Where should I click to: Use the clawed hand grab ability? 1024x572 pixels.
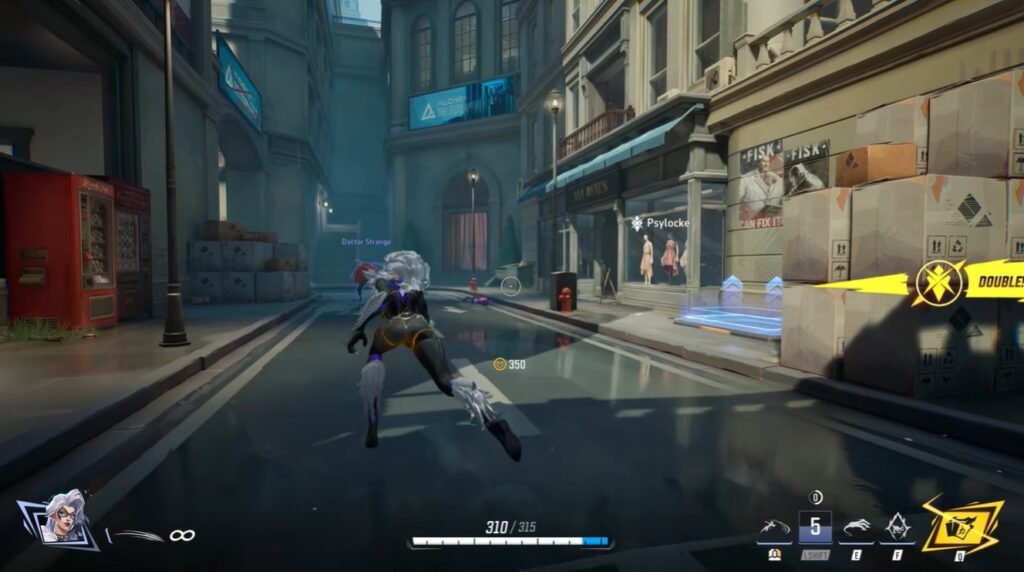(857, 527)
